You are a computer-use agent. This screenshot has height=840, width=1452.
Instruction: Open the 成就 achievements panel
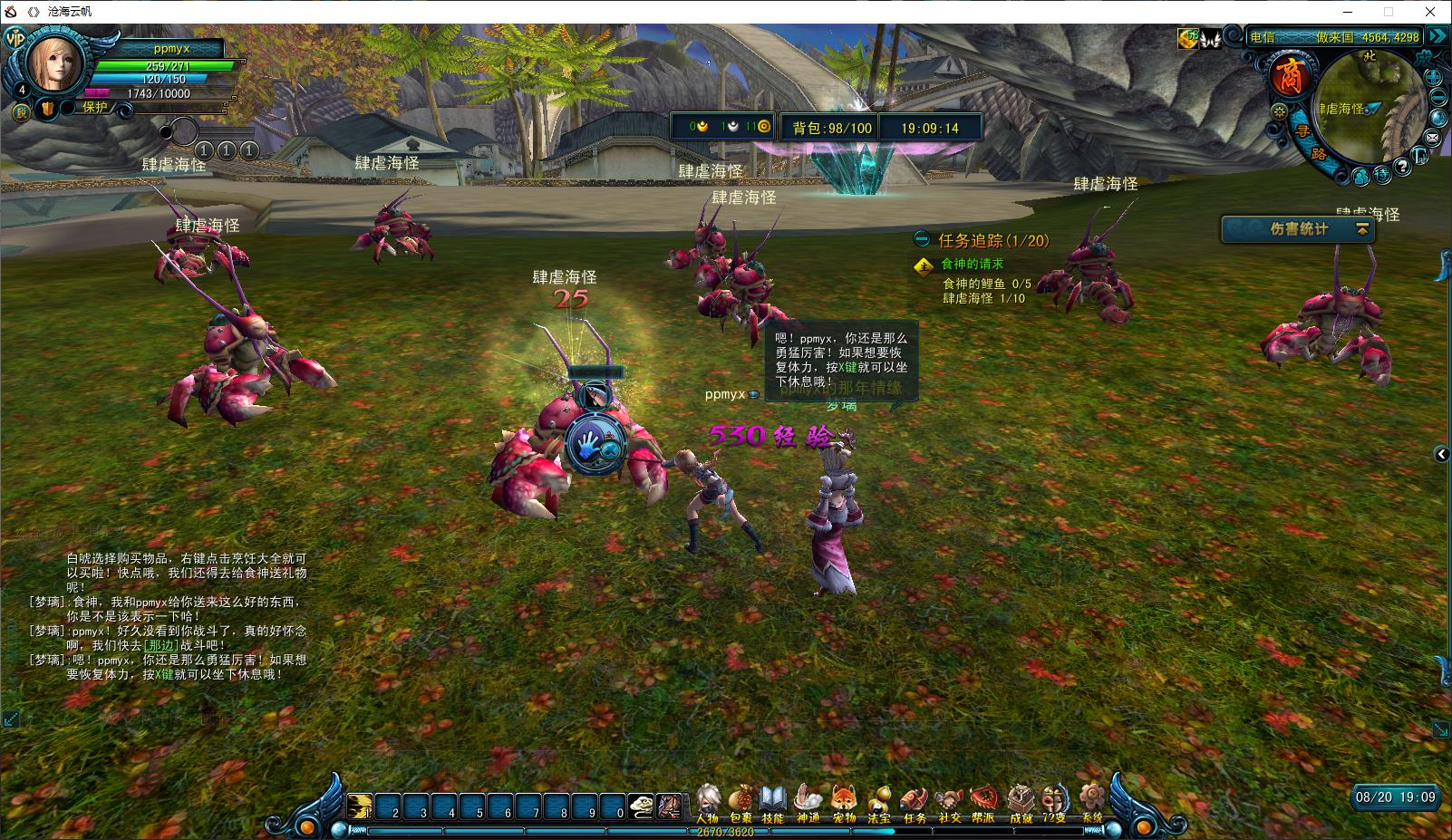click(1021, 802)
